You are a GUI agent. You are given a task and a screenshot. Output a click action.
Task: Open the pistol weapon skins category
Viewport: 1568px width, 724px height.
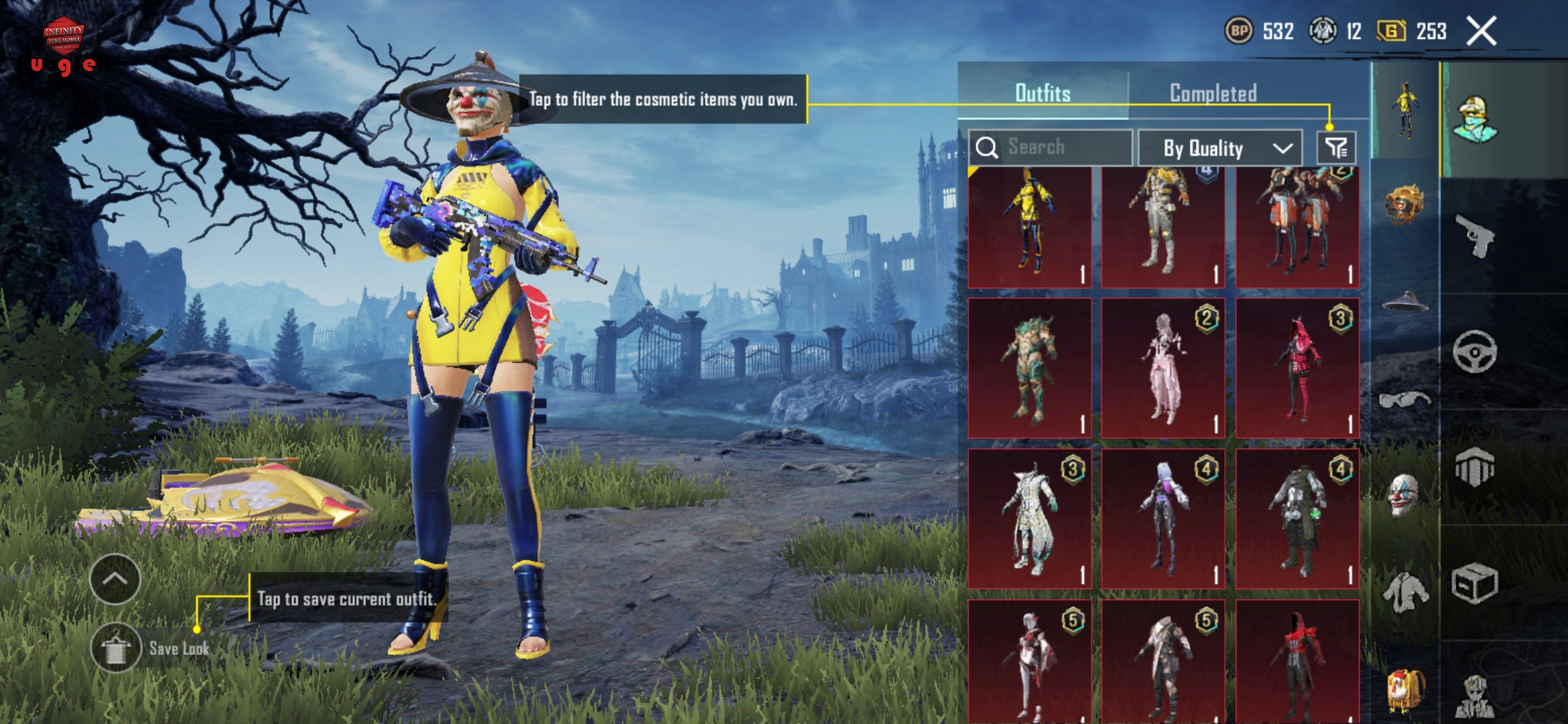pyautogui.click(x=1474, y=236)
